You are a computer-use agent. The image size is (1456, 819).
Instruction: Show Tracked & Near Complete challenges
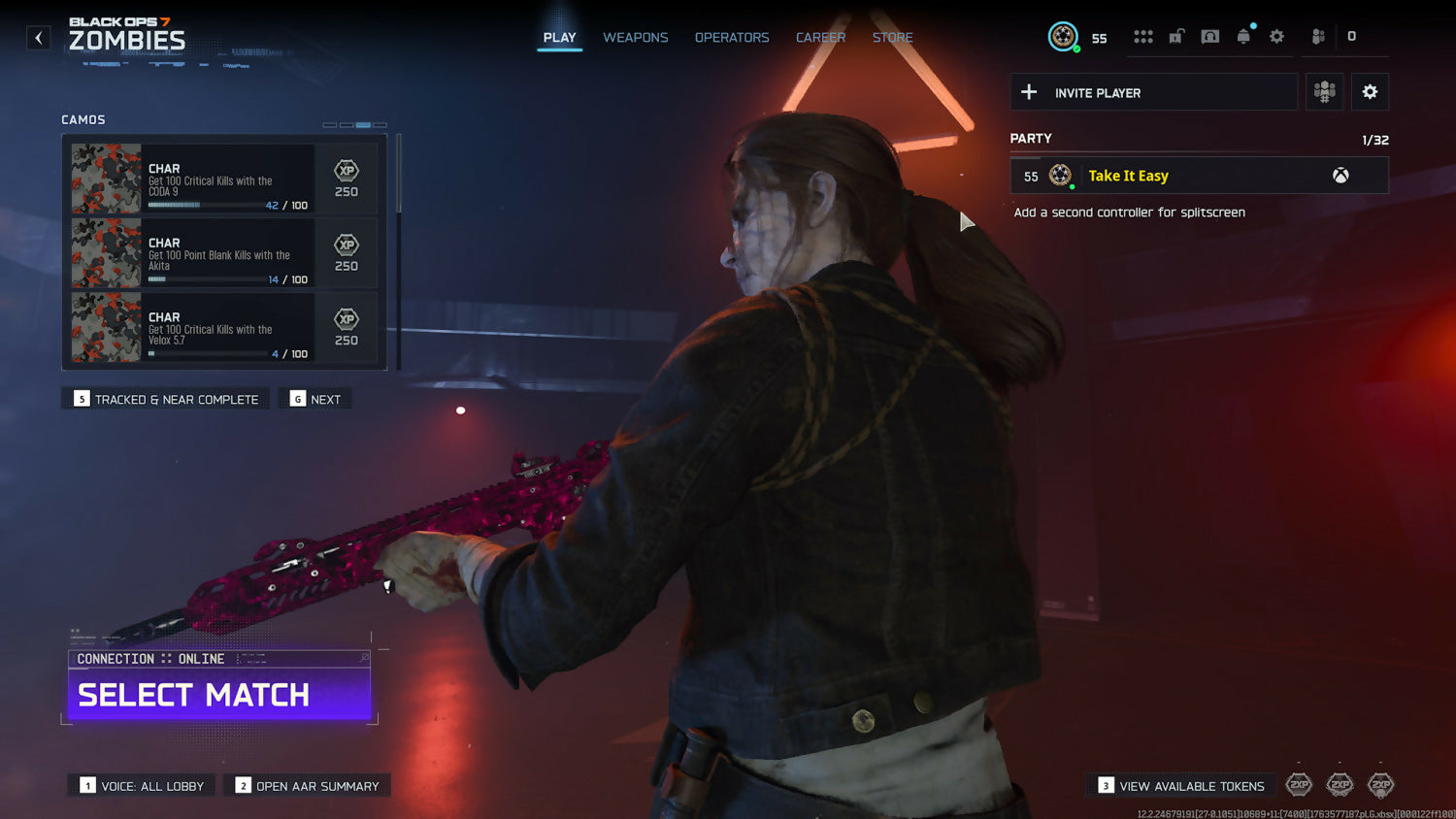pyautogui.click(x=166, y=399)
